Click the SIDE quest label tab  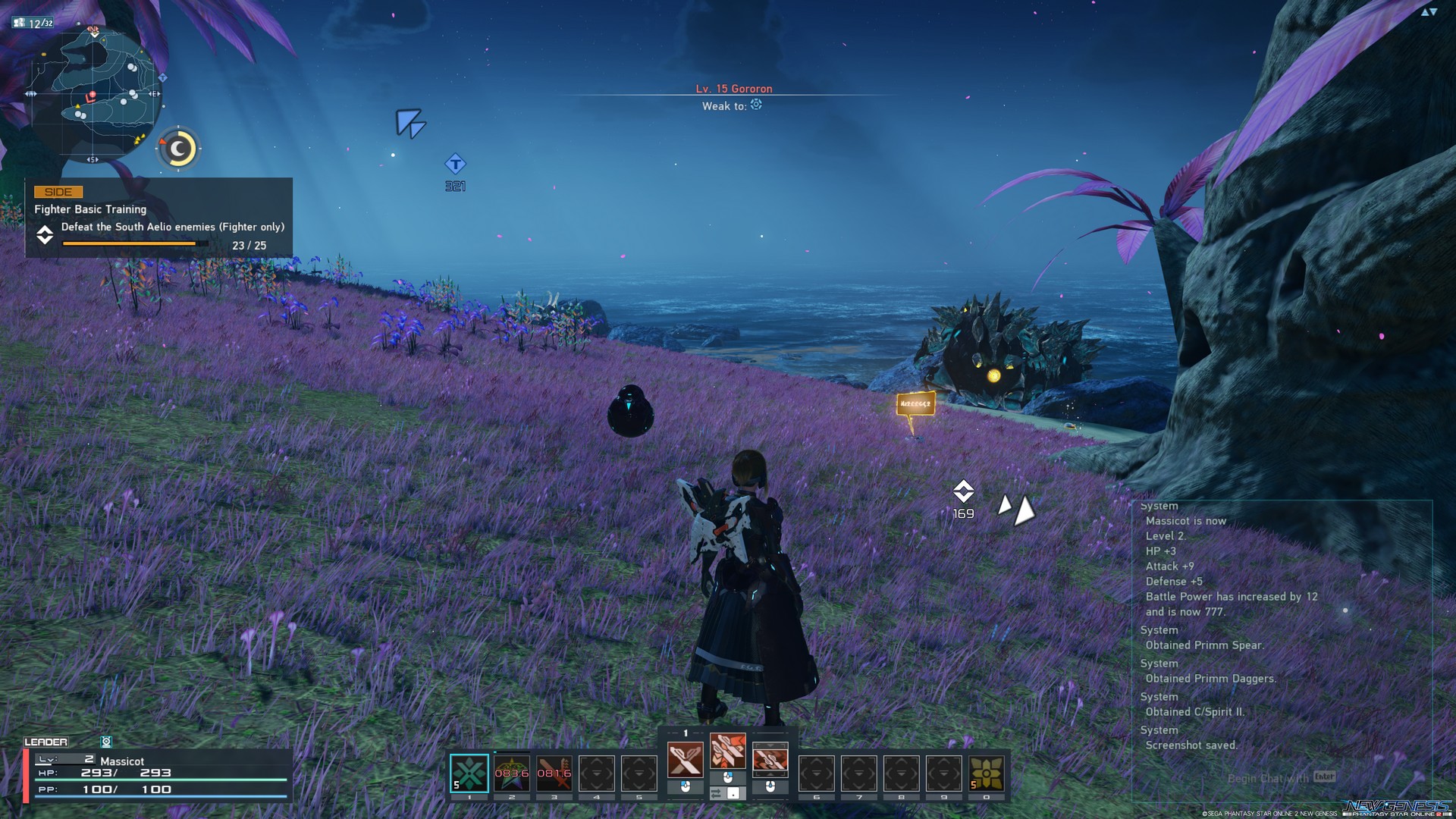pos(58,192)
